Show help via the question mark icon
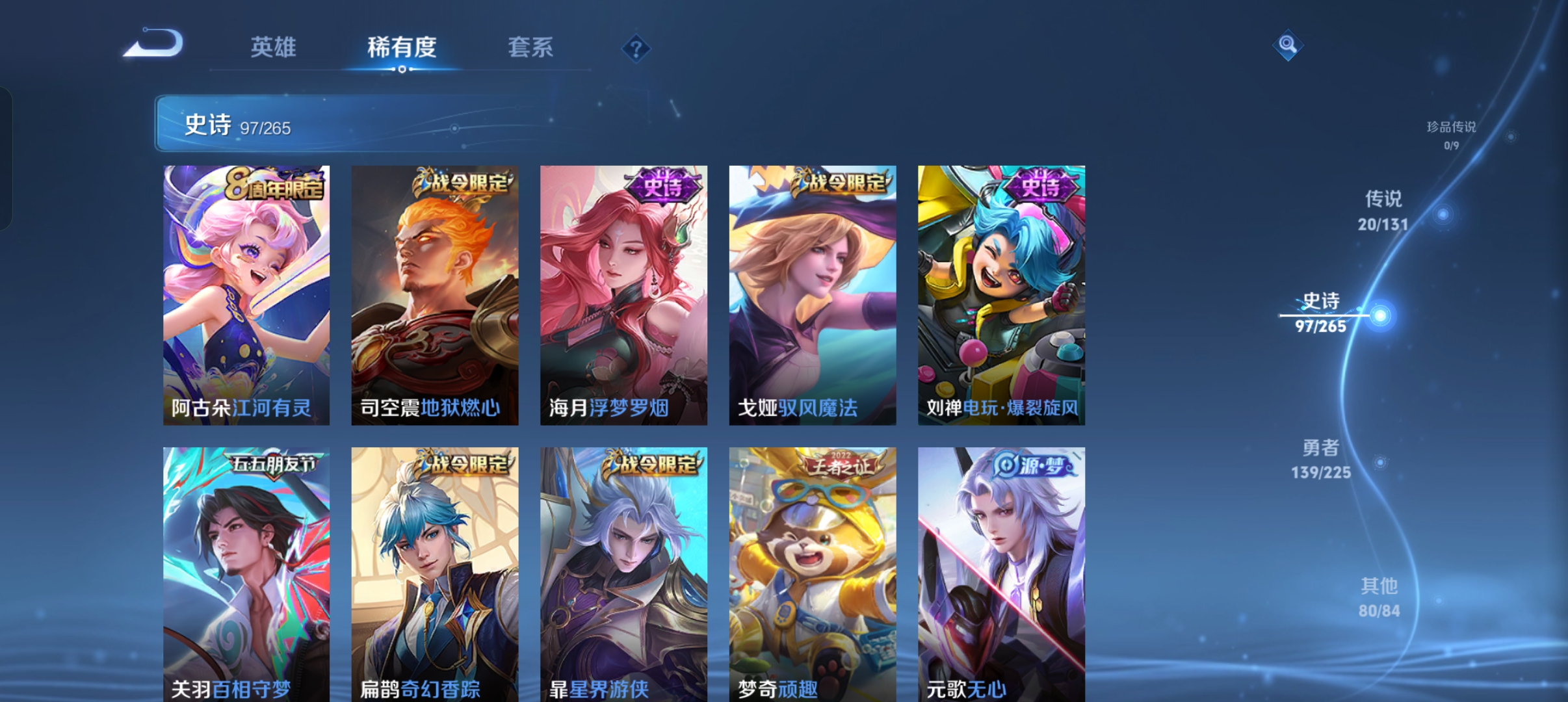 [636, 49]
